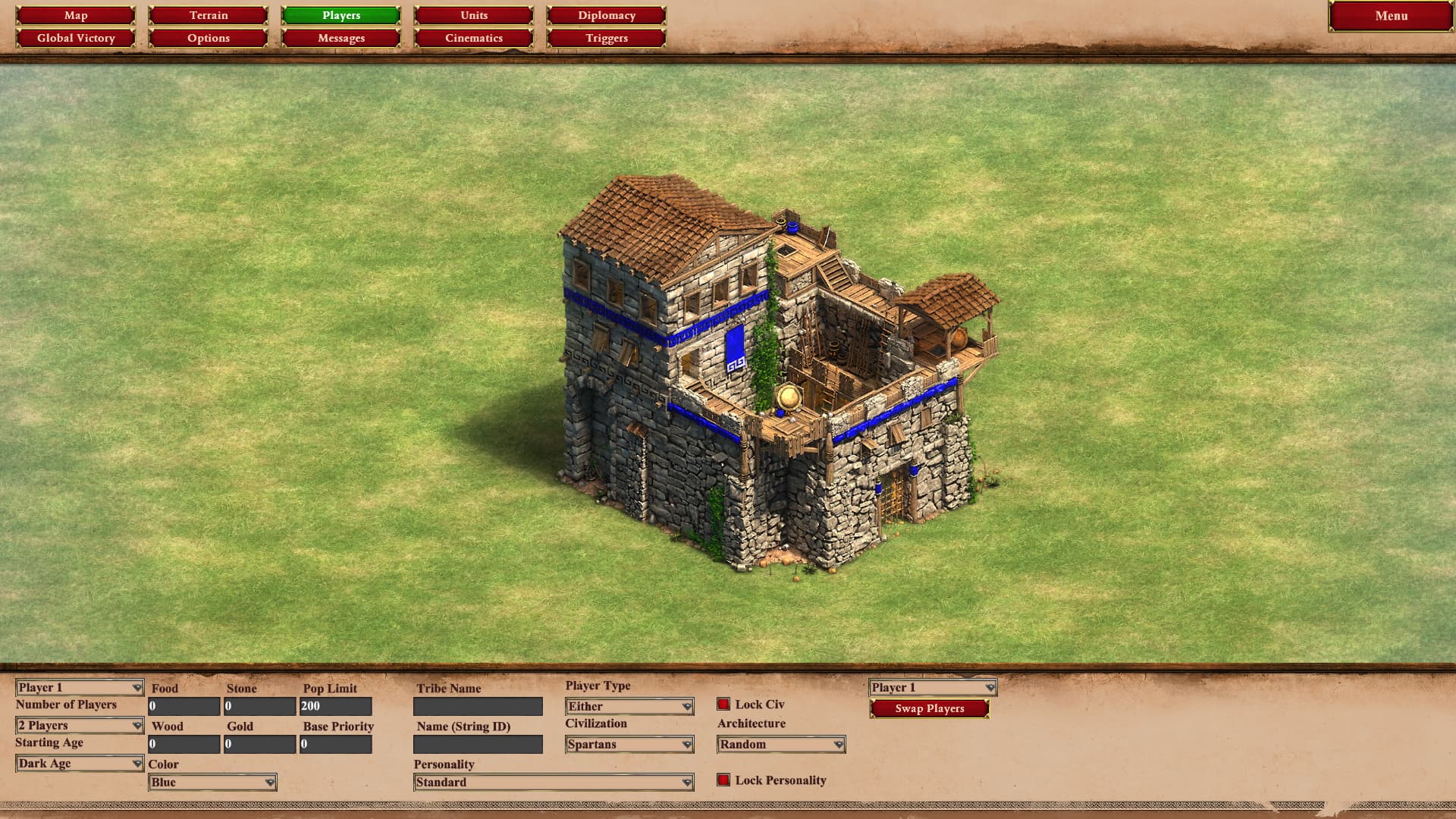Open the Cinematics tab
Viewport: 1456px width, 819px height.
(x=474, y=38)
